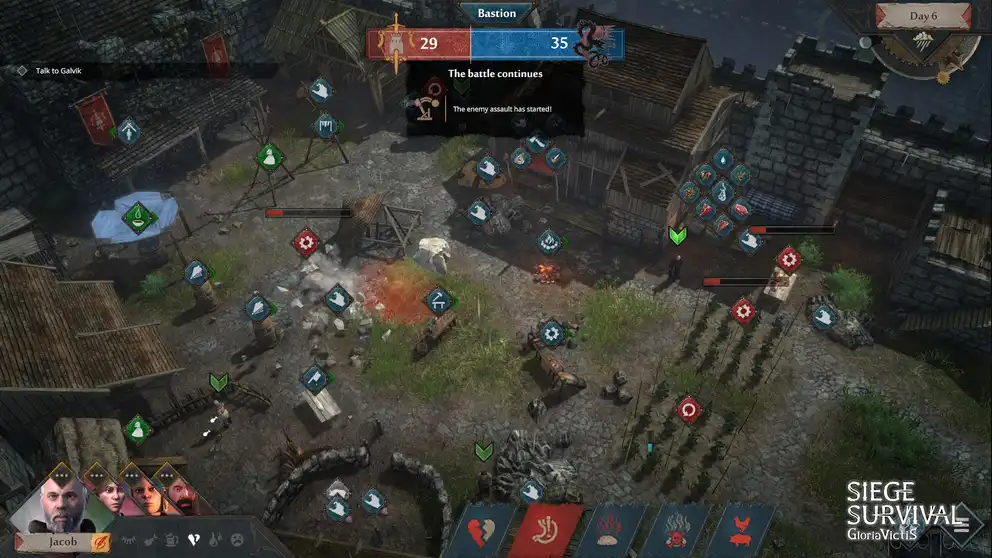Select the campfire flame icon
Screen dimensions: 992x558
(x=549, y=241)
